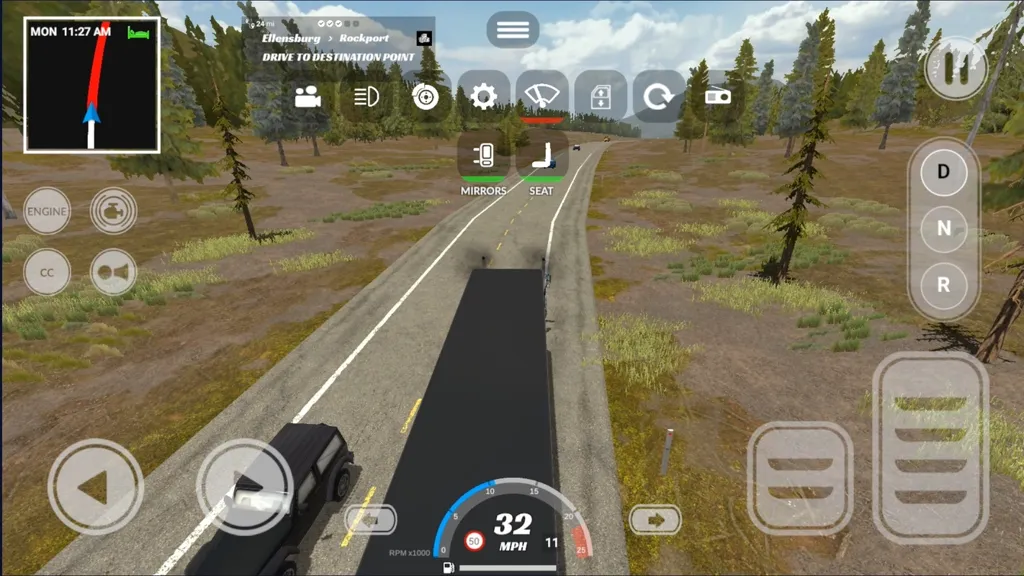
Task: Open the gear settings icon
Action: click(x=484, y=97)
